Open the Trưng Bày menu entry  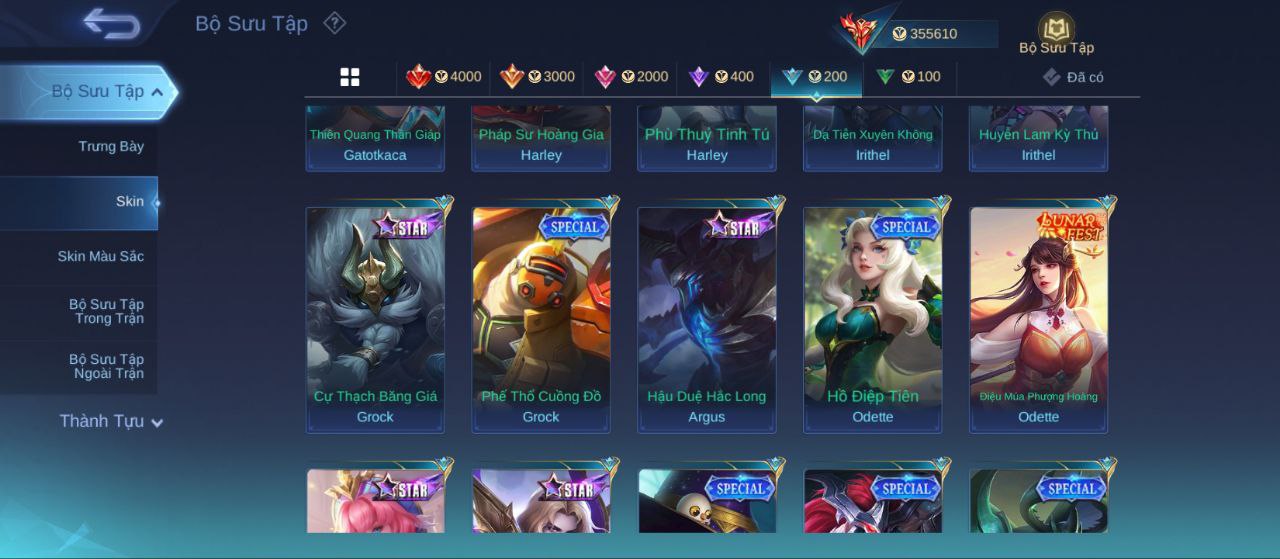coord(111,147)
